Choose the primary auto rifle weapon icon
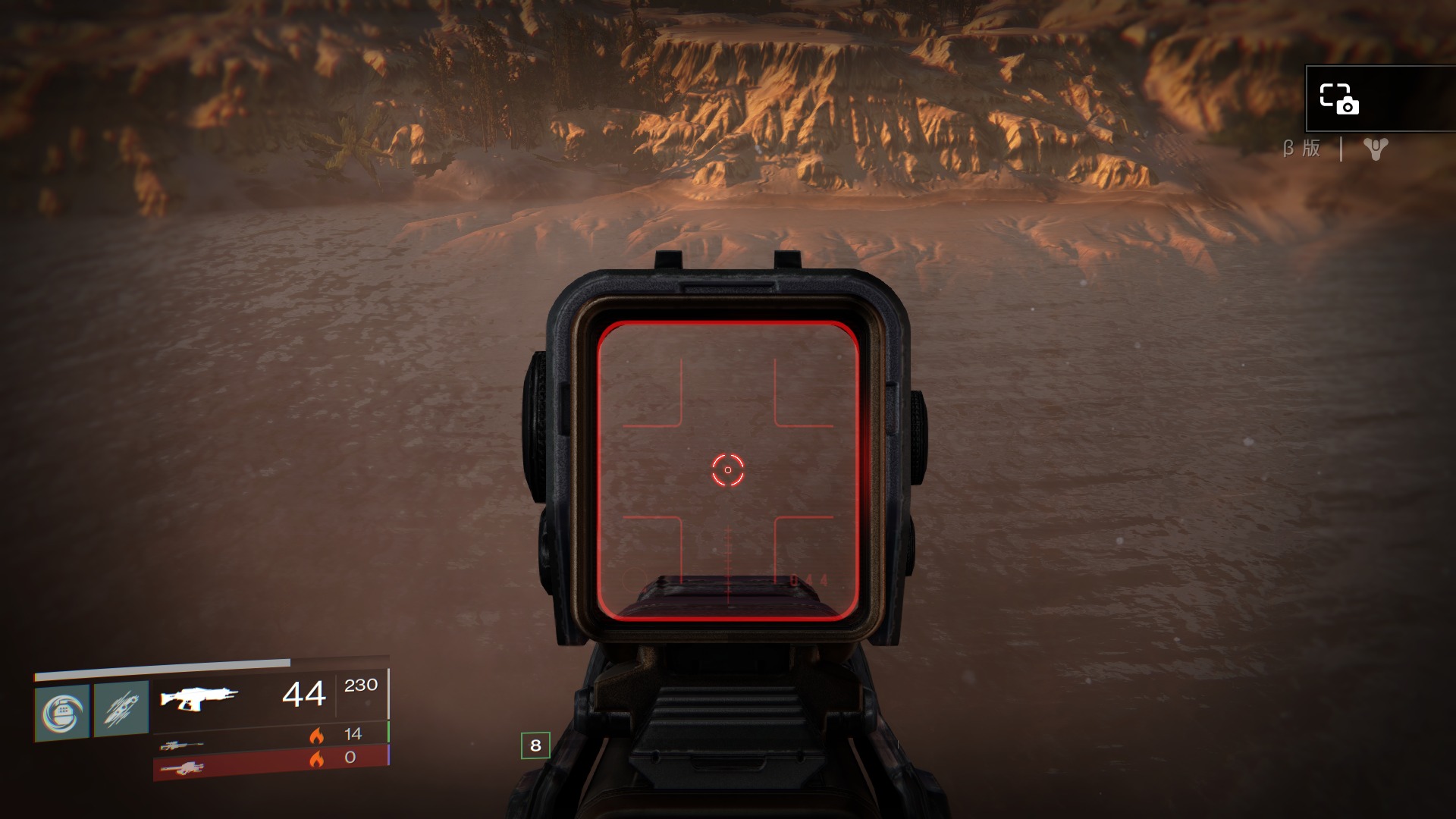 (199, 697)
